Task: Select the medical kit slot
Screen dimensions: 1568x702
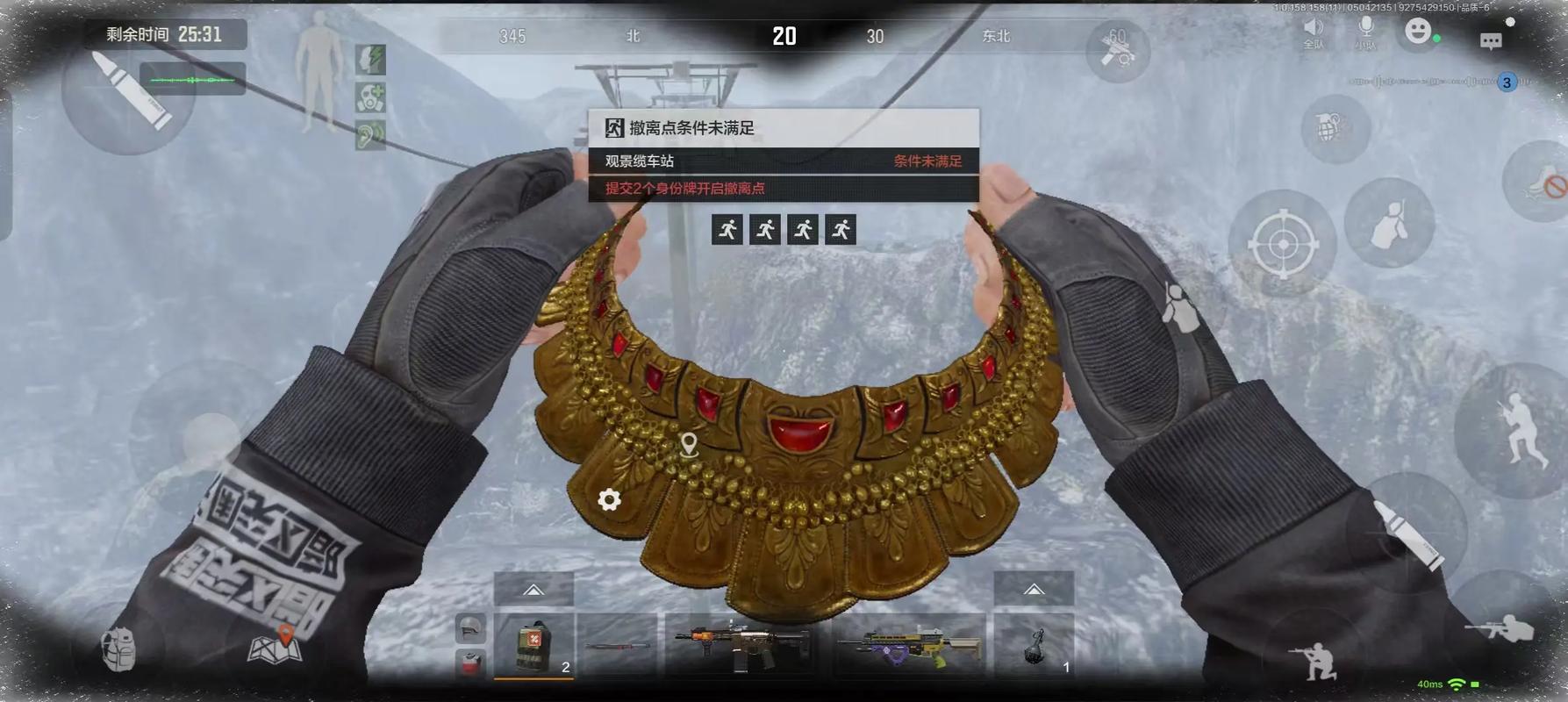Action: (533, 647)
